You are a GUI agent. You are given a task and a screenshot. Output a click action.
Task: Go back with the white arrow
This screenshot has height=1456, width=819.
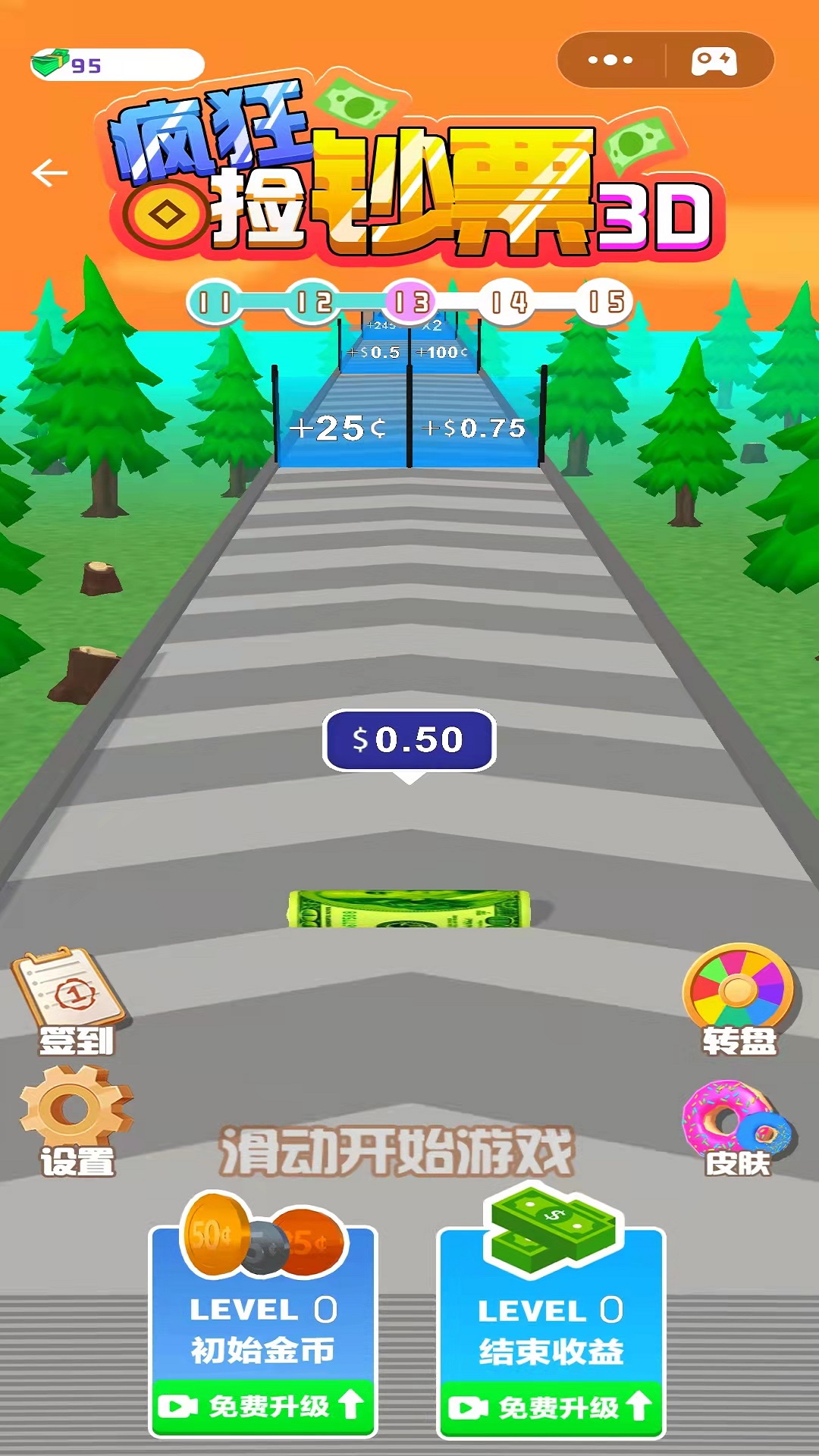[50, 173]
